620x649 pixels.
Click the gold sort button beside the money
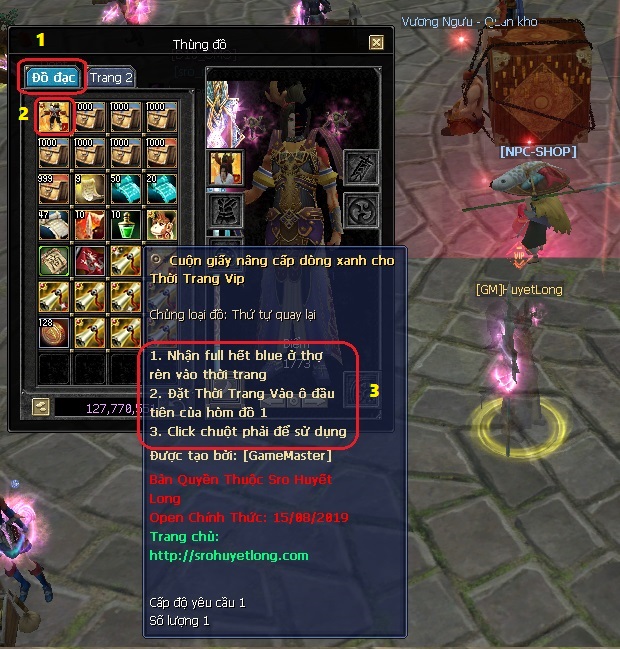41,406
